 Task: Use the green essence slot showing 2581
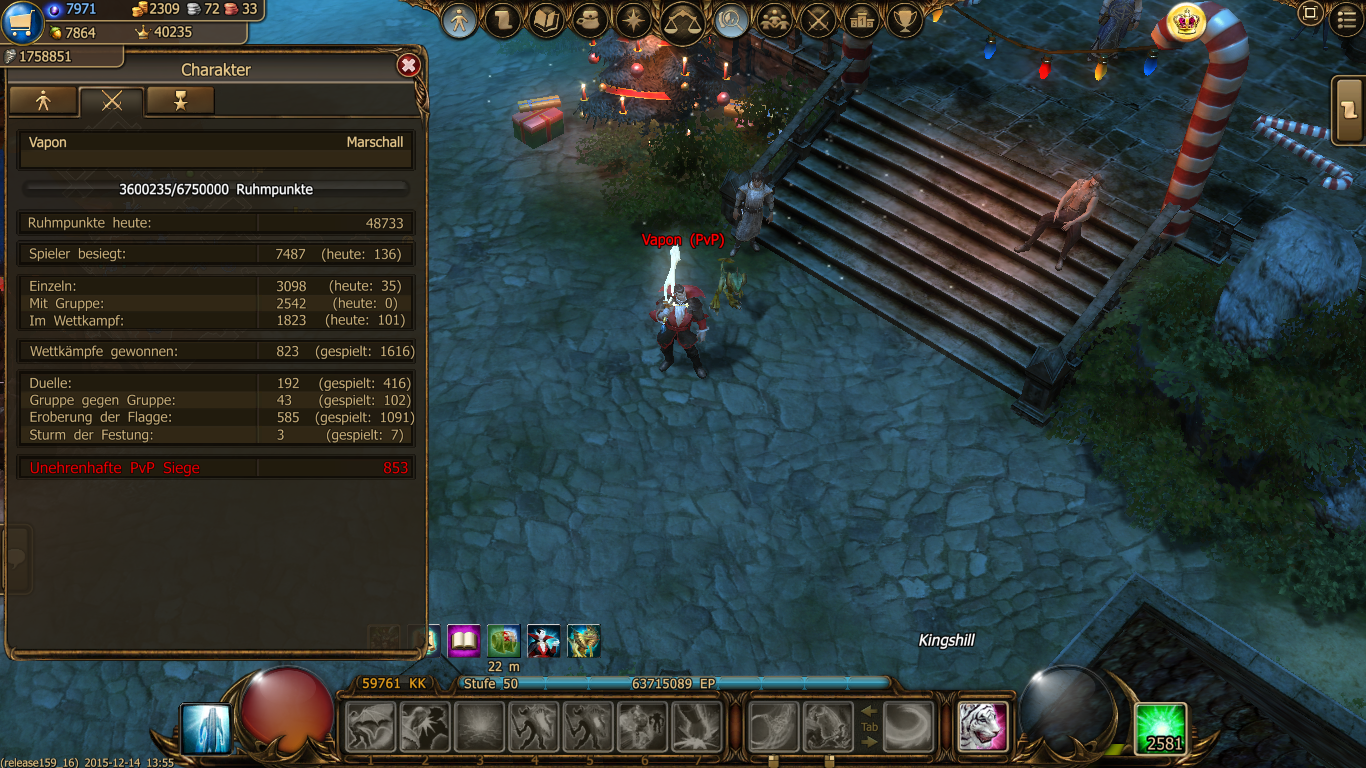click(x=1161, y=728)
